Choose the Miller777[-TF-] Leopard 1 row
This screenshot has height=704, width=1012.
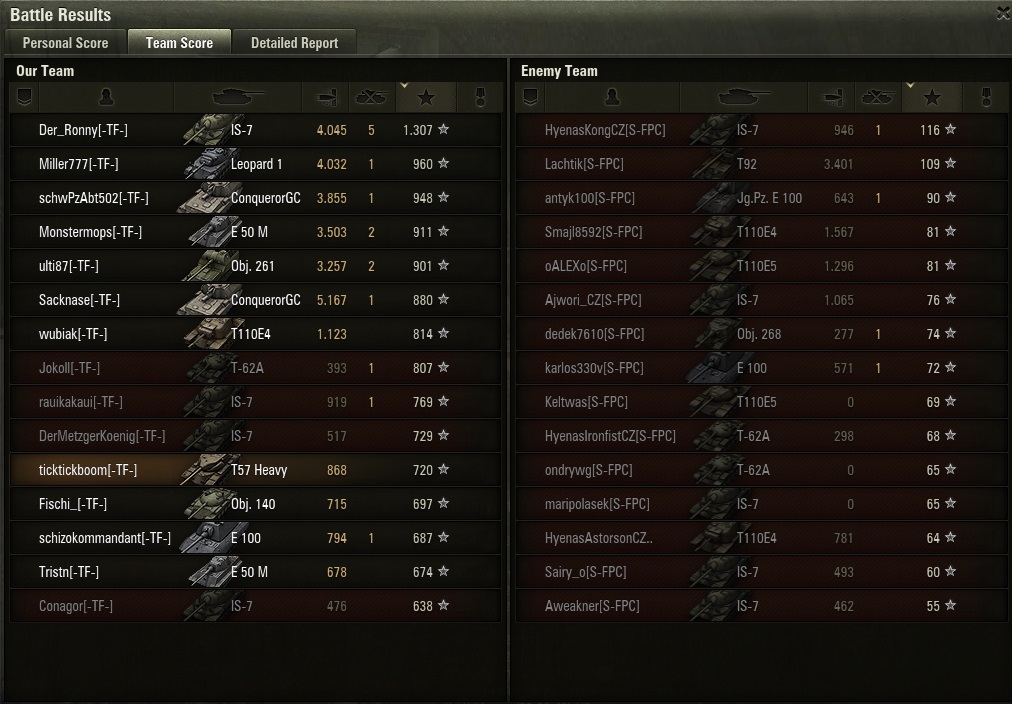[x=79, y=164]
